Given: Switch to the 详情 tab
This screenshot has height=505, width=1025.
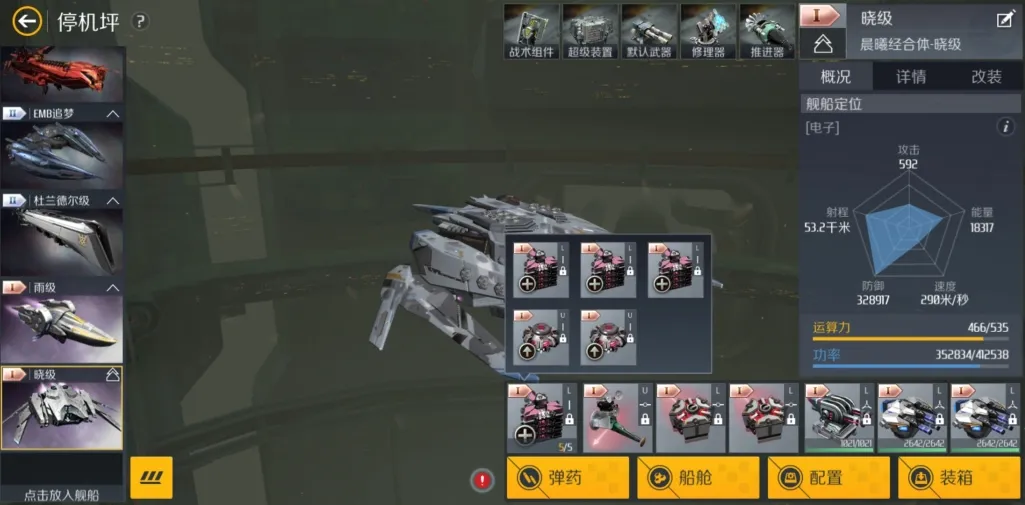Looking at the screenshot, I should [910, 77].
